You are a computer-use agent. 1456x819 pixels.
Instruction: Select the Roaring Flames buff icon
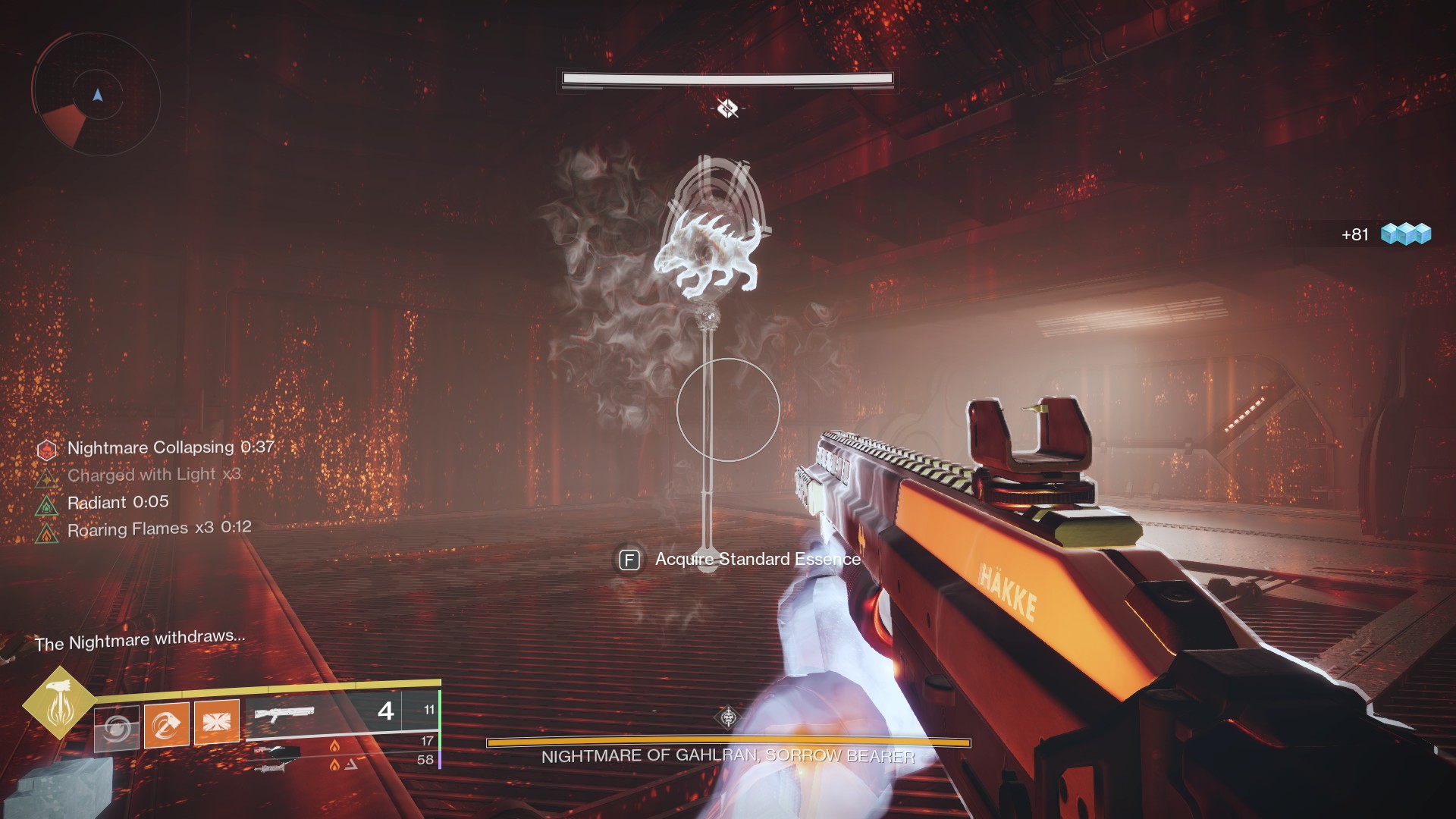47,532
